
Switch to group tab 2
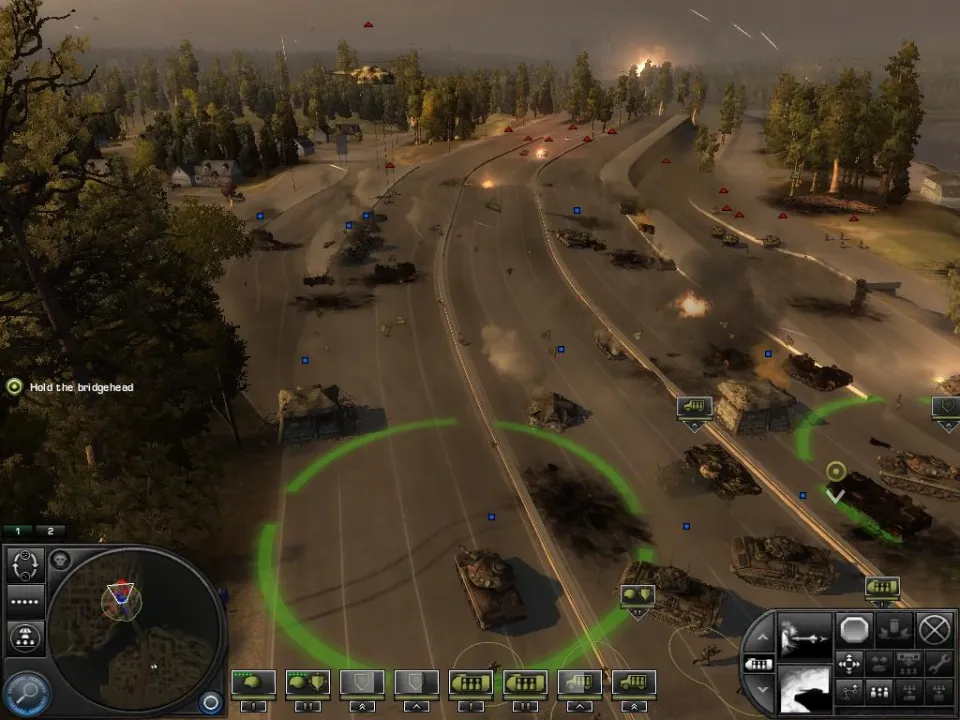tap(50, 531)
